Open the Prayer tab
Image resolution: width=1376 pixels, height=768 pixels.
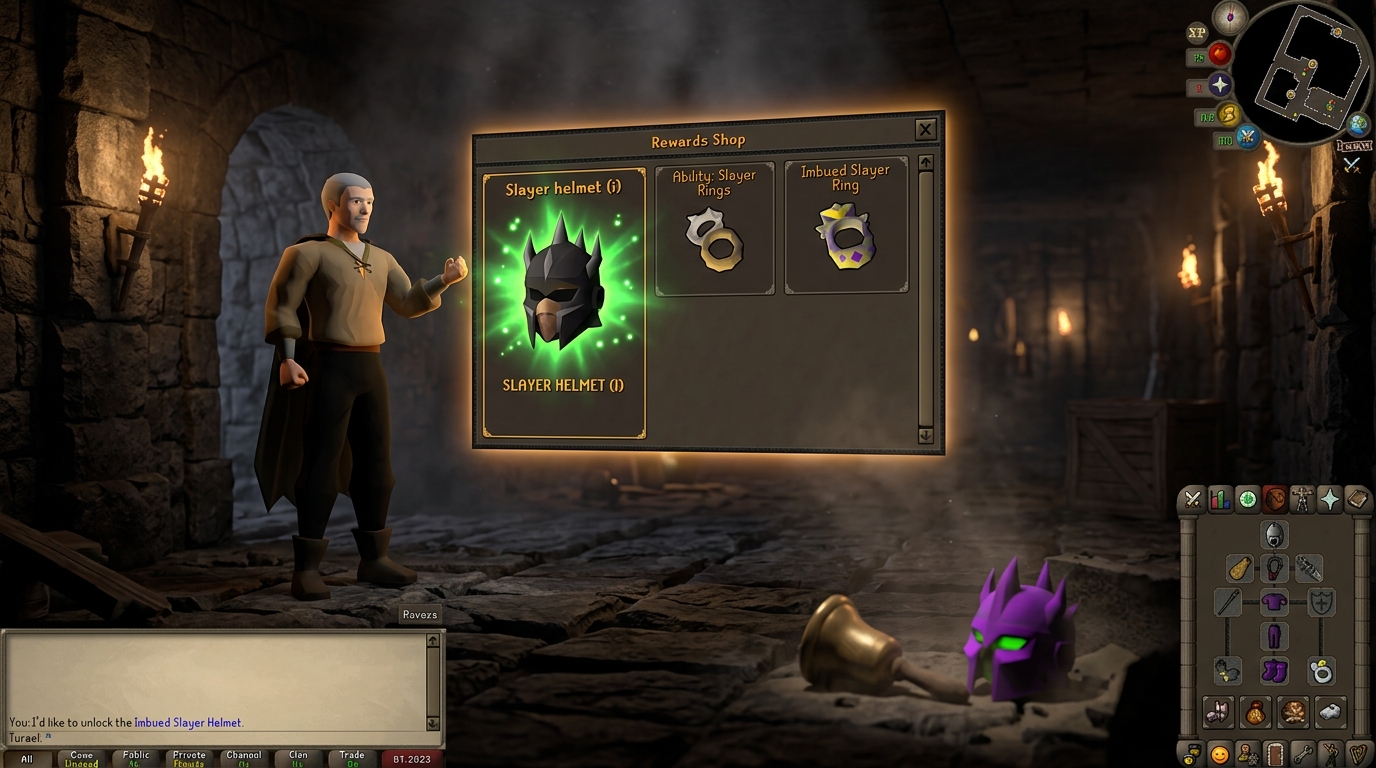pos(1329,499)
